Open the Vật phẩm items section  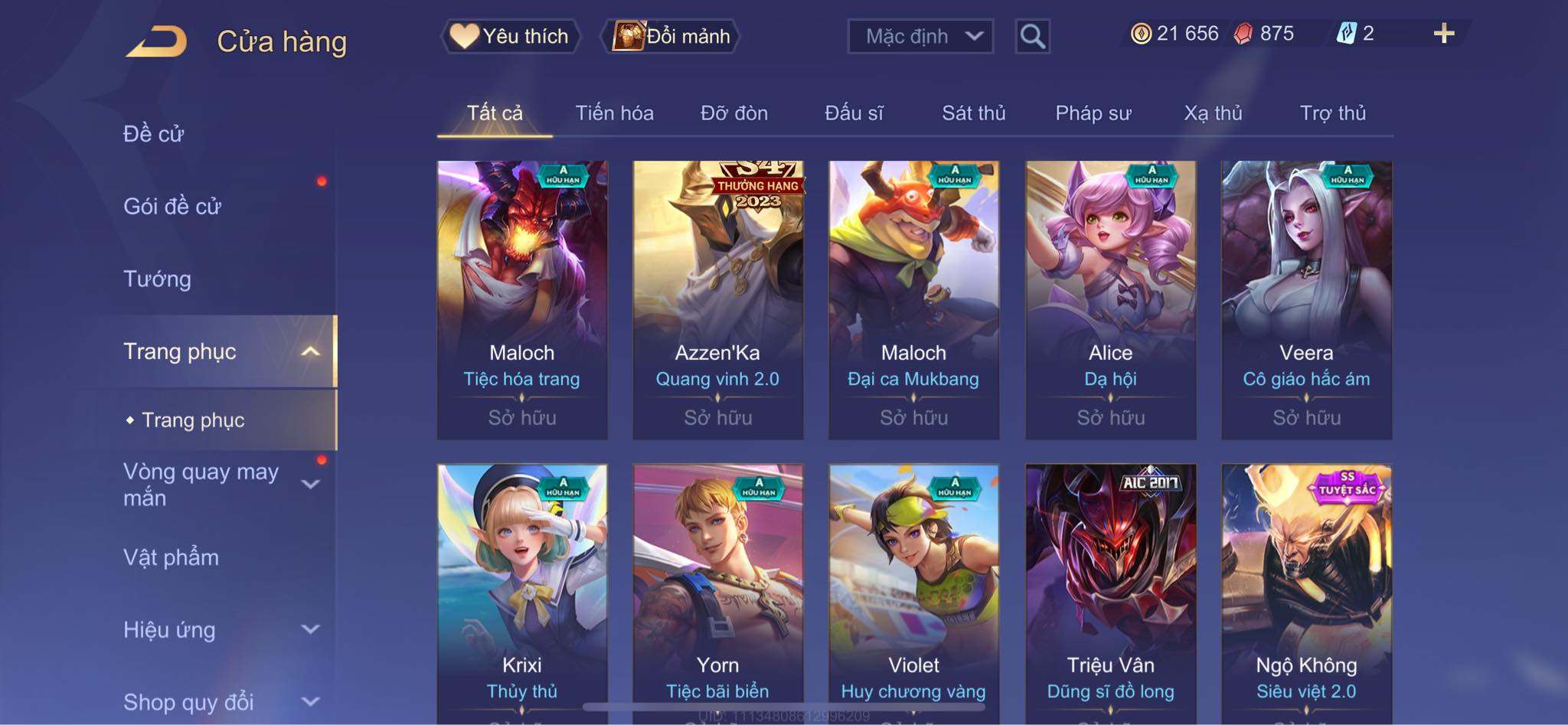(x=171, y=557)
